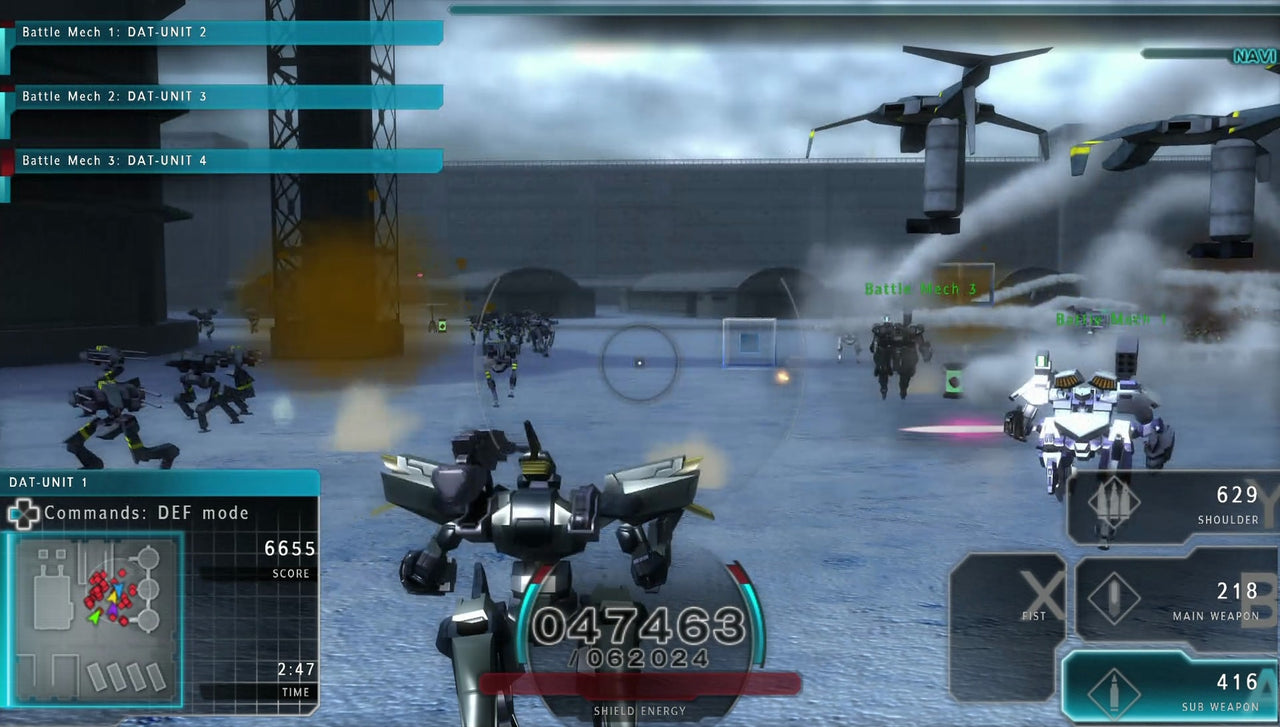Select the Shoulder missile weapon icon
This screenshot has width=1280, height=727.
1115,501
